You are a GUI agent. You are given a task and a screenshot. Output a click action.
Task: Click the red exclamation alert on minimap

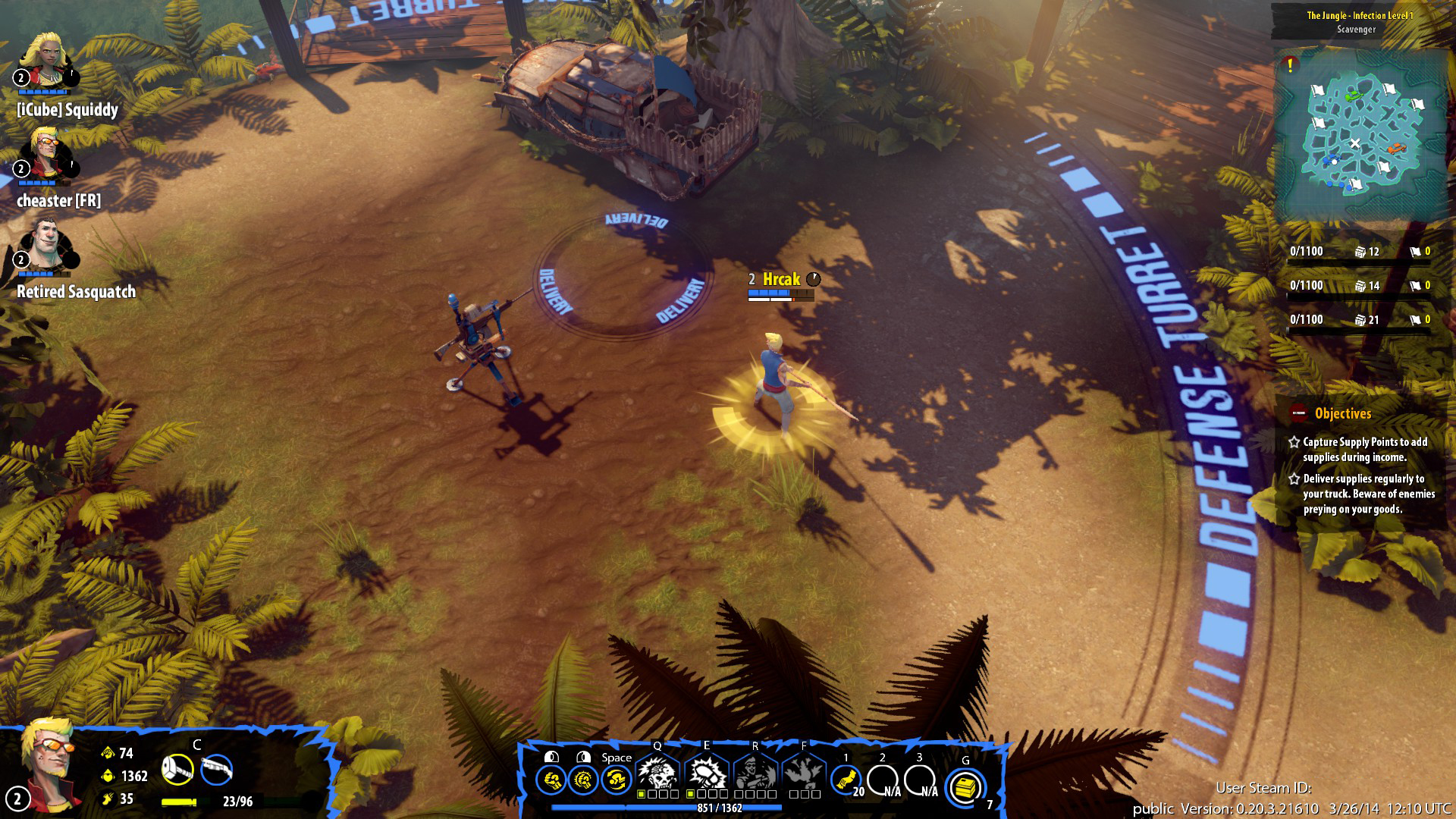(x=1289, y=65)
